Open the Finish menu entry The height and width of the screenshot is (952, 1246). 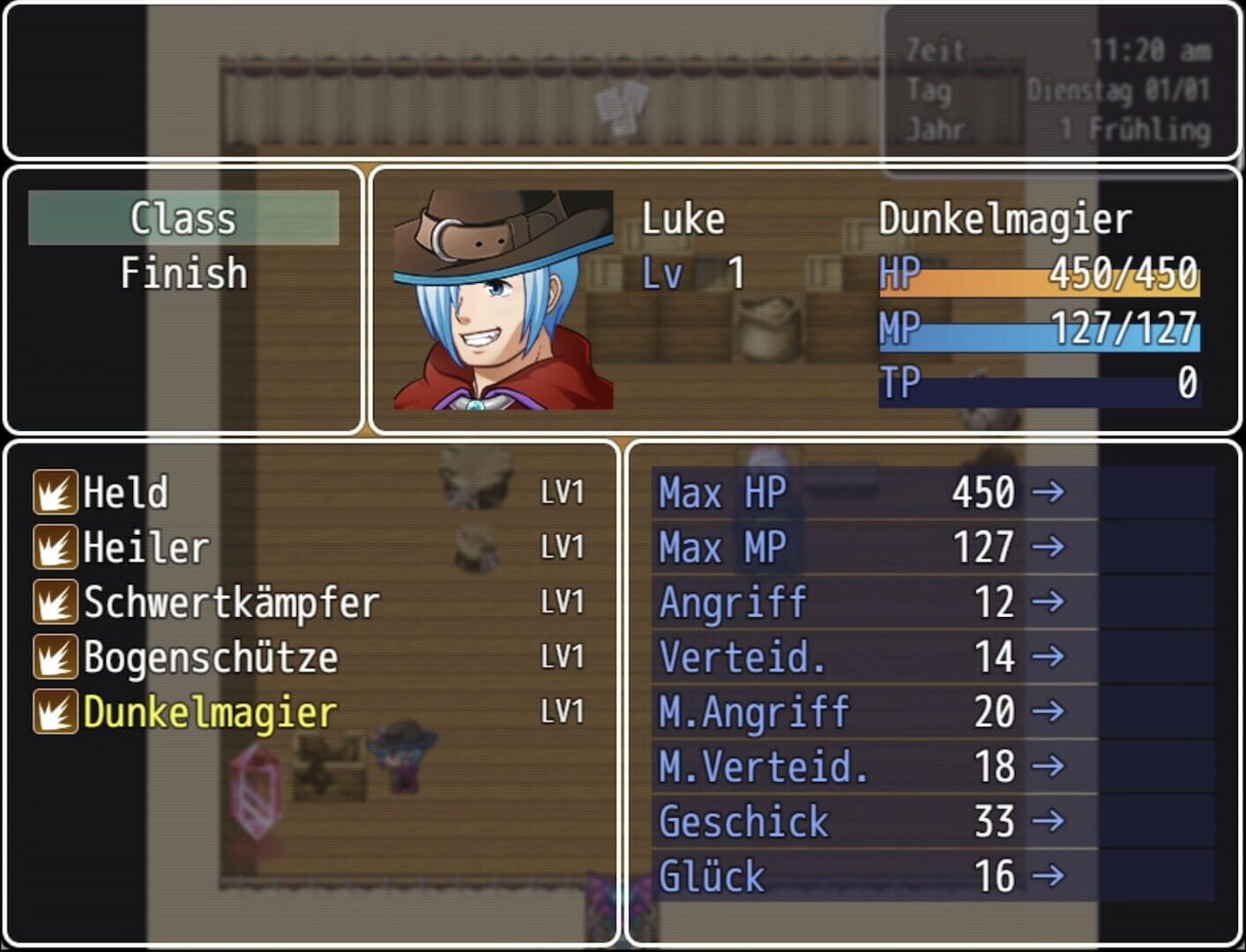pos(183,273)
